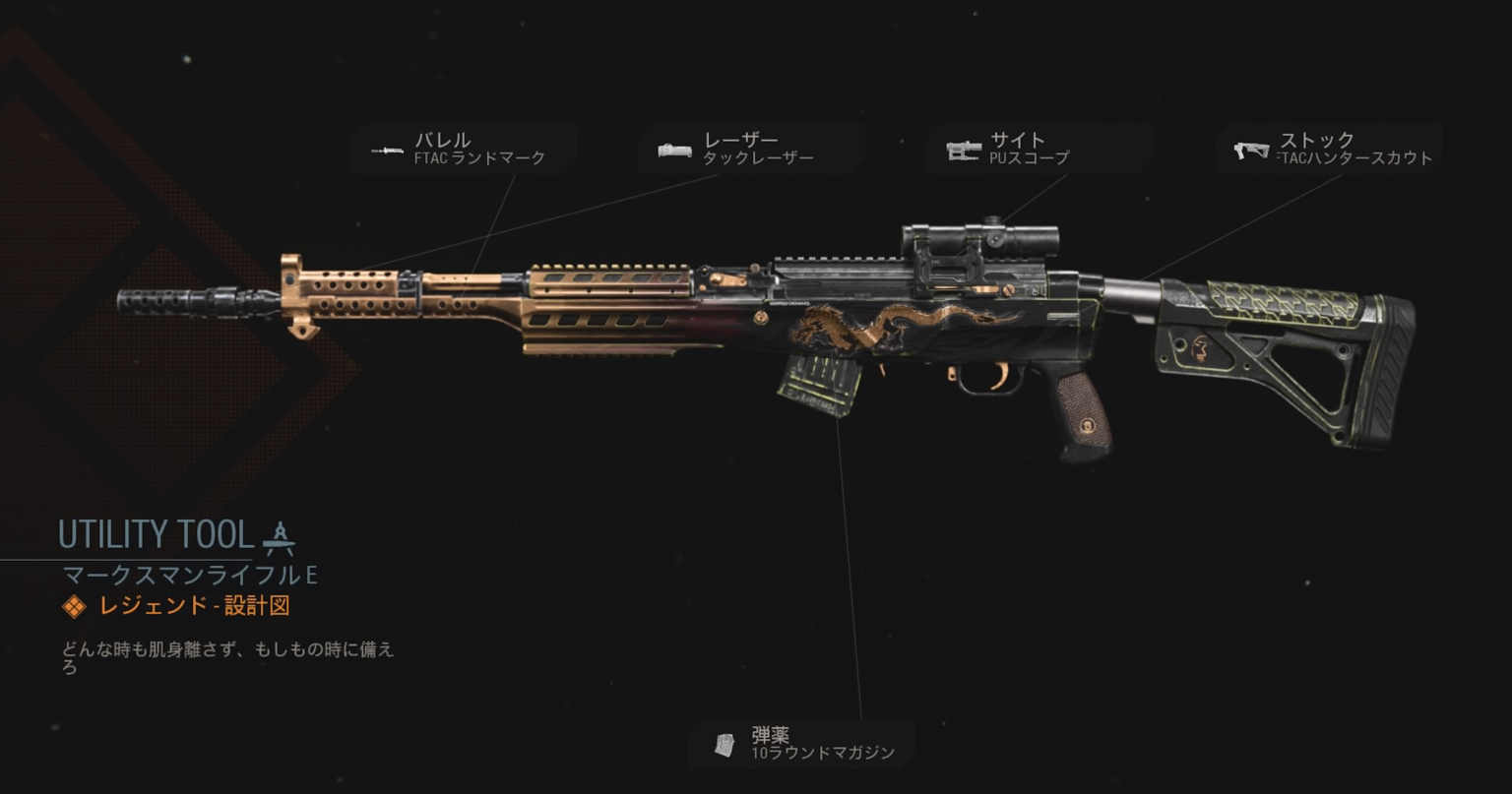The width and height of the screenshot is (1512, 794).
Task: Click the stock icon in the ストック panel
Action: tap(1250, 150)
